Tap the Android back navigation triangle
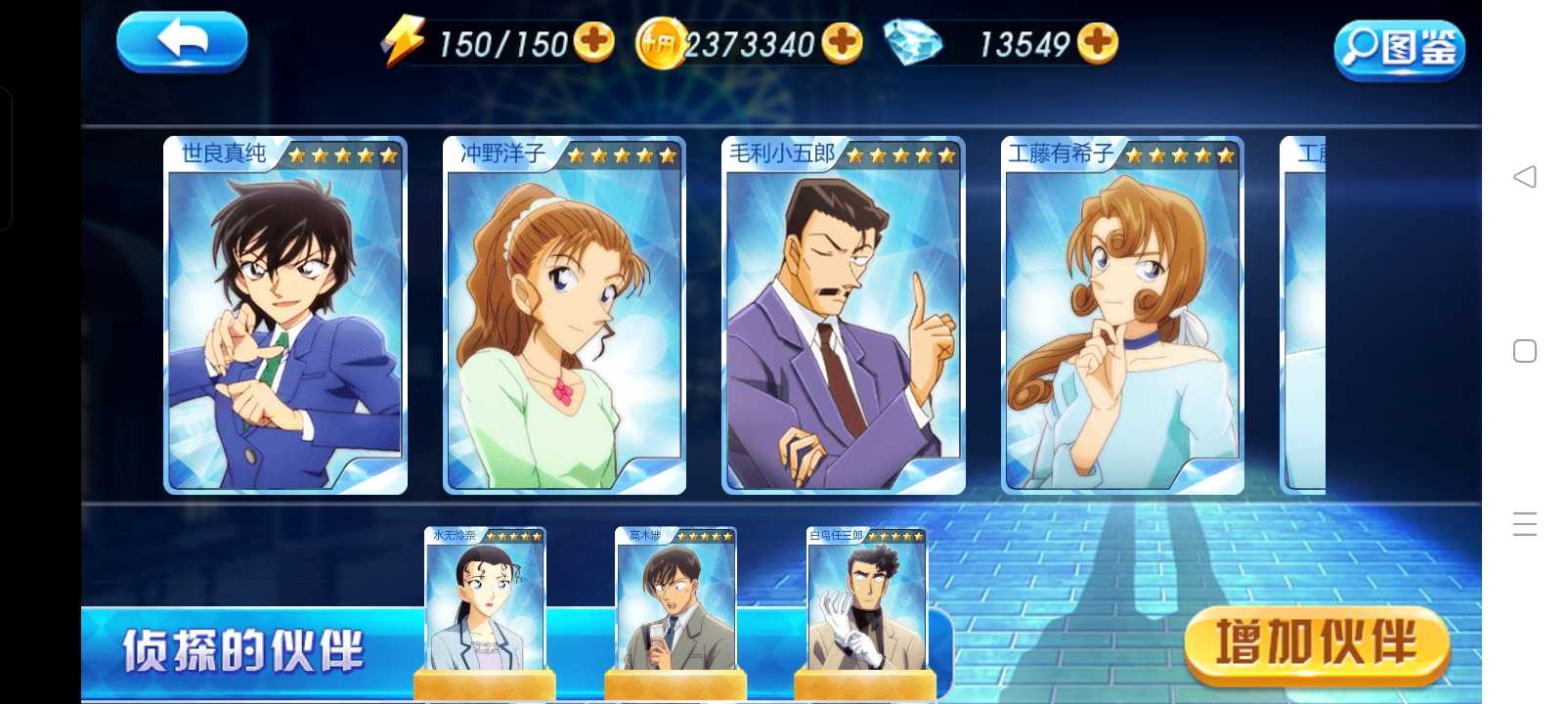This screenshot has width=1568, height=704. point(1525,177)
